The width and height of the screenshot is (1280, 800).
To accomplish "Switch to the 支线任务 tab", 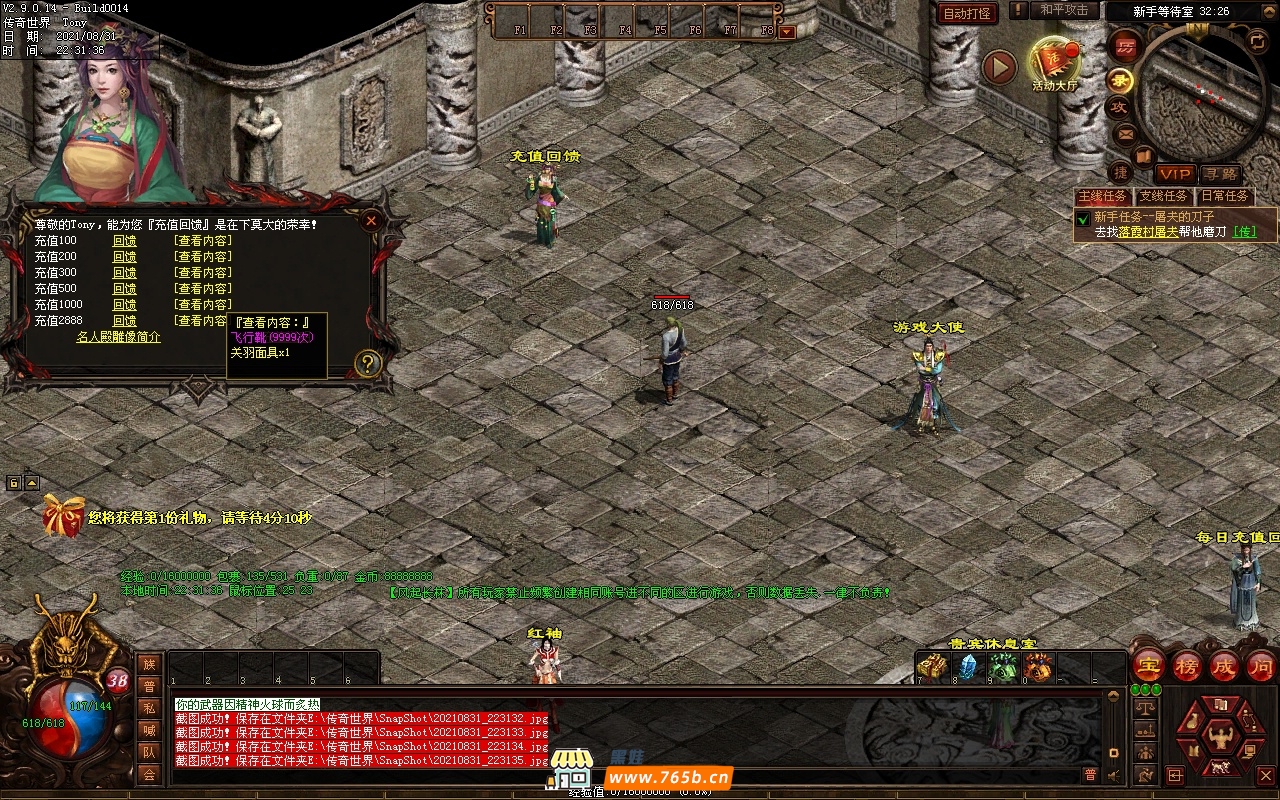I will pyautogui.click(x=1164, y=196).
